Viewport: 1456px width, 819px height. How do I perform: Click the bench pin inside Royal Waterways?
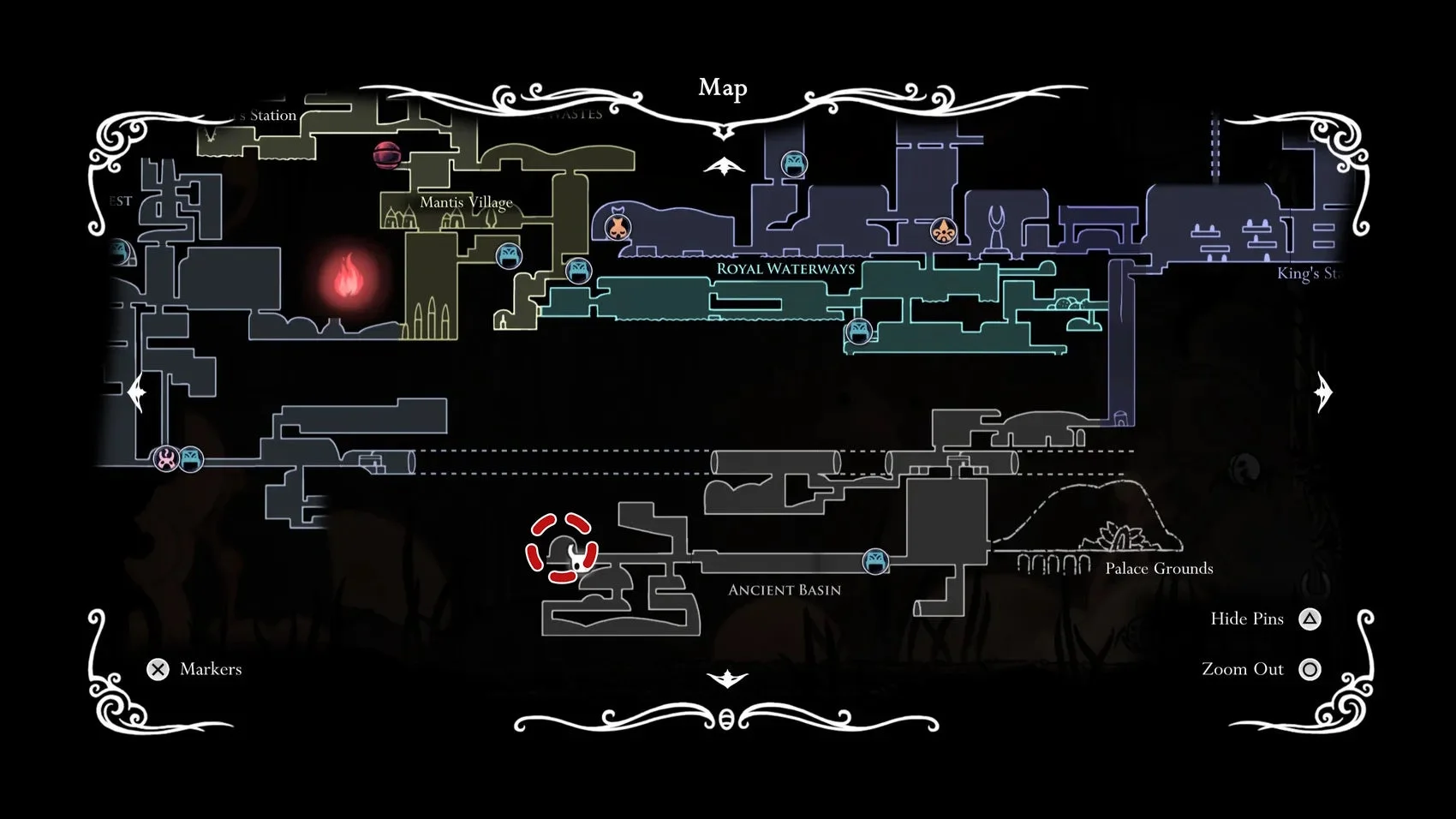858,332
